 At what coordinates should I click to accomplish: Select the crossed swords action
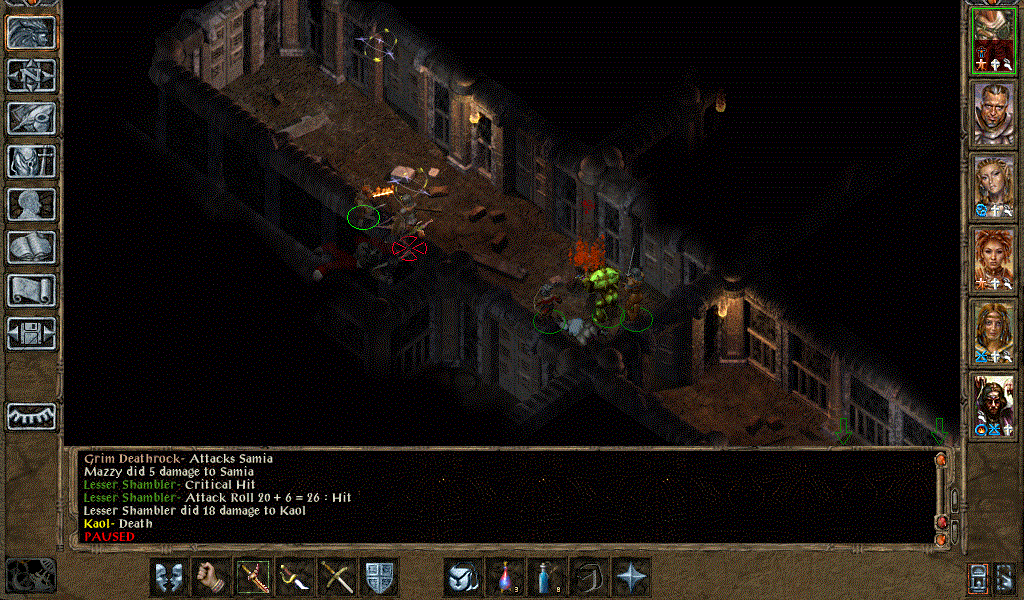[338, 577]
